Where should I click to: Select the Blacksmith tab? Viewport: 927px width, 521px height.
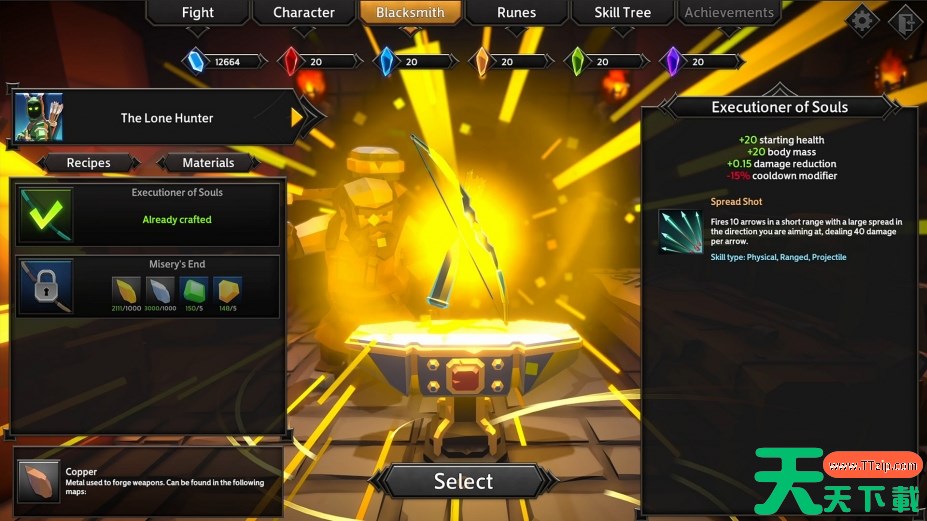click(x=410, y=13)
